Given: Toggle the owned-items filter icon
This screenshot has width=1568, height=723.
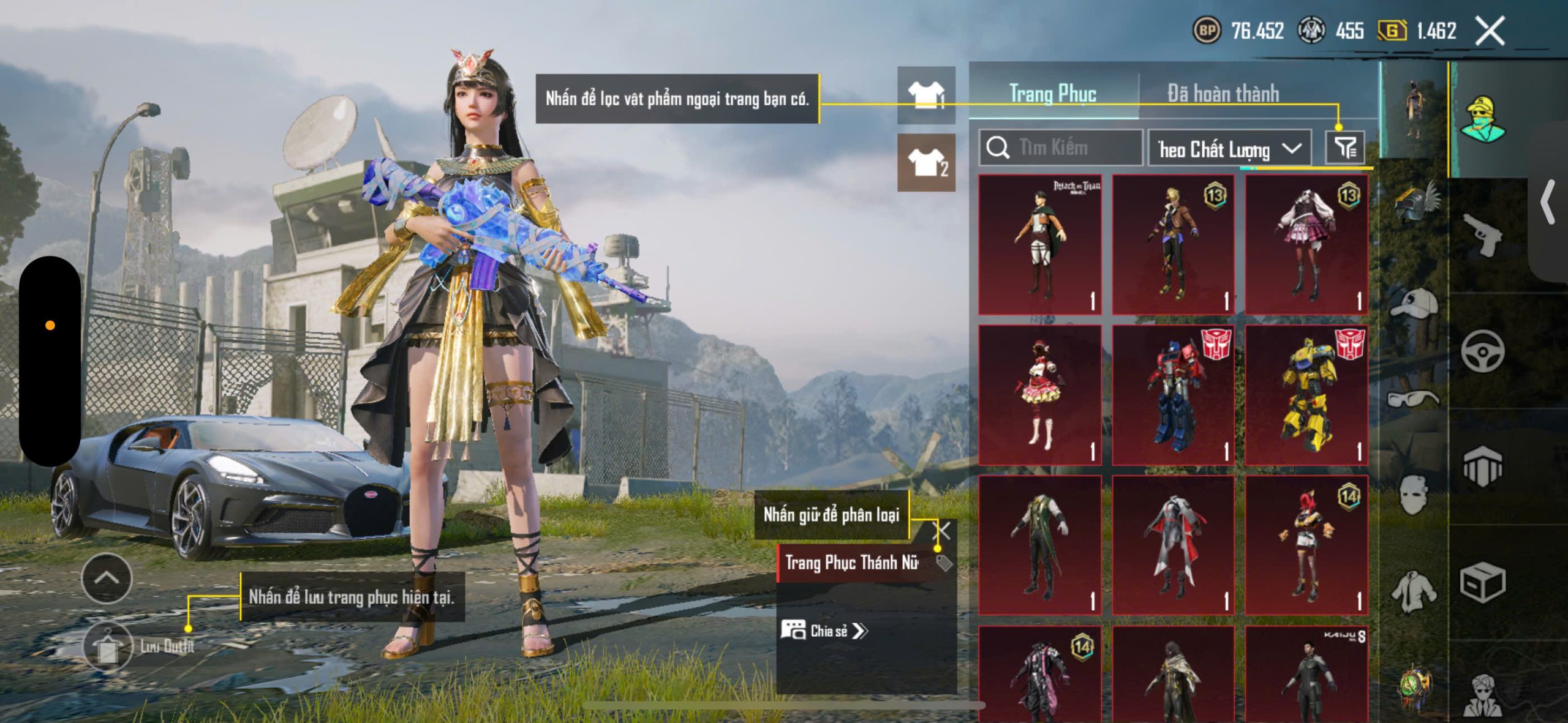Looking at the screenshot, I should 1344,148.
